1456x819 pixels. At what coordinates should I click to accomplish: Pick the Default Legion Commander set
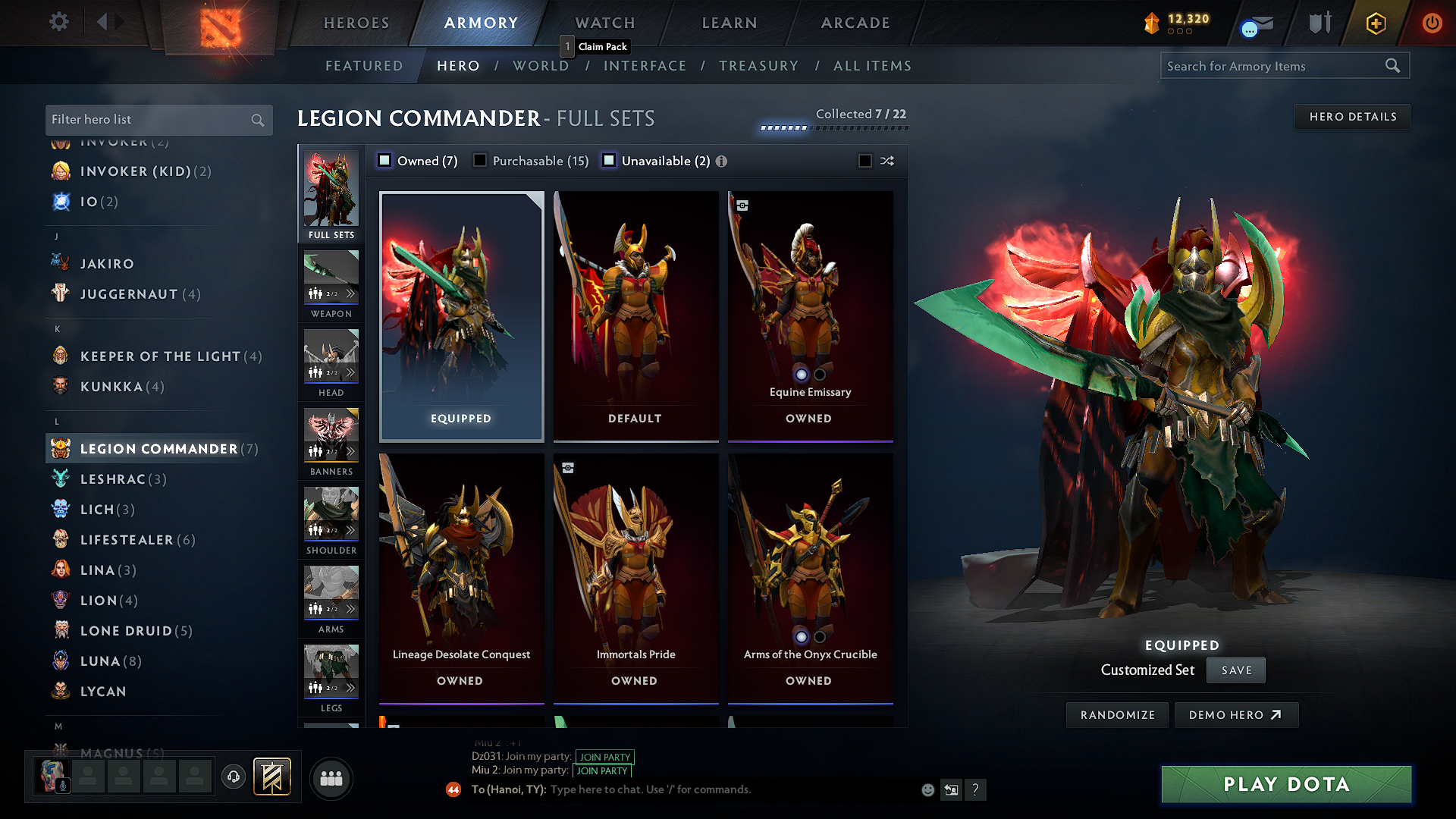coord(635,315)
